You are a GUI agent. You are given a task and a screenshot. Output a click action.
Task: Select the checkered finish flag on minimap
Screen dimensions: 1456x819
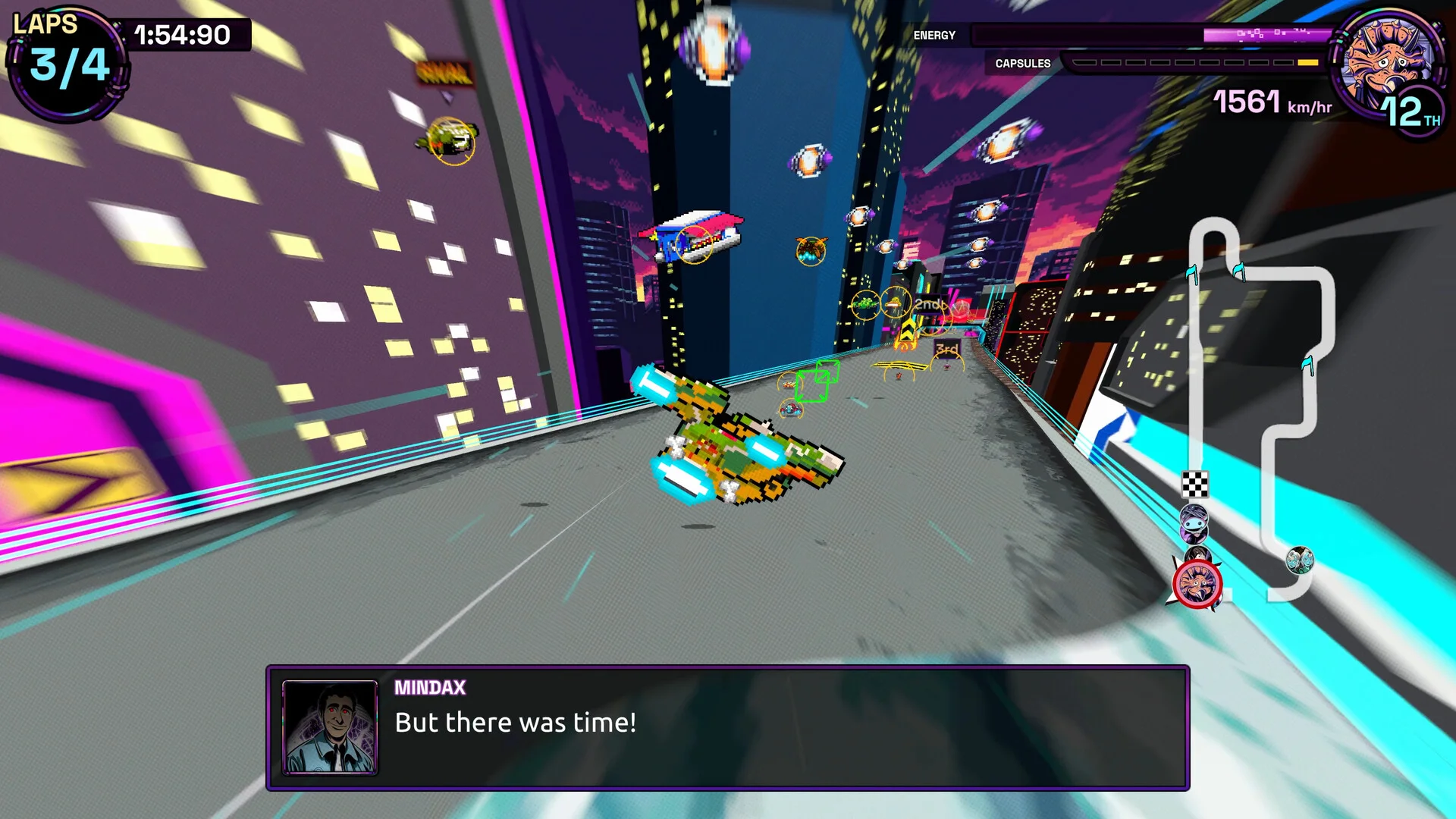point(1195,483)
